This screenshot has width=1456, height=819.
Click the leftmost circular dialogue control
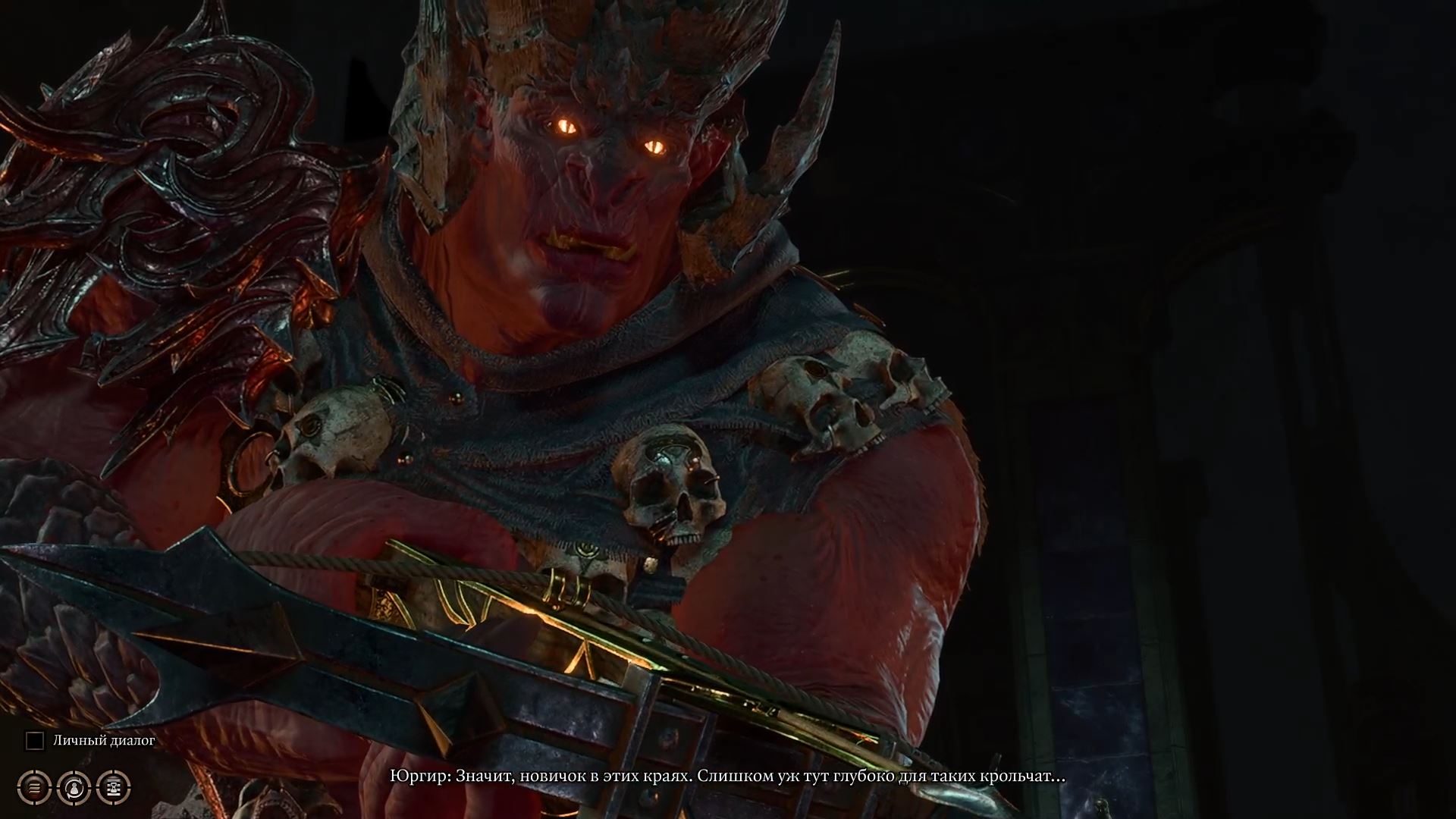click(33, 787)
